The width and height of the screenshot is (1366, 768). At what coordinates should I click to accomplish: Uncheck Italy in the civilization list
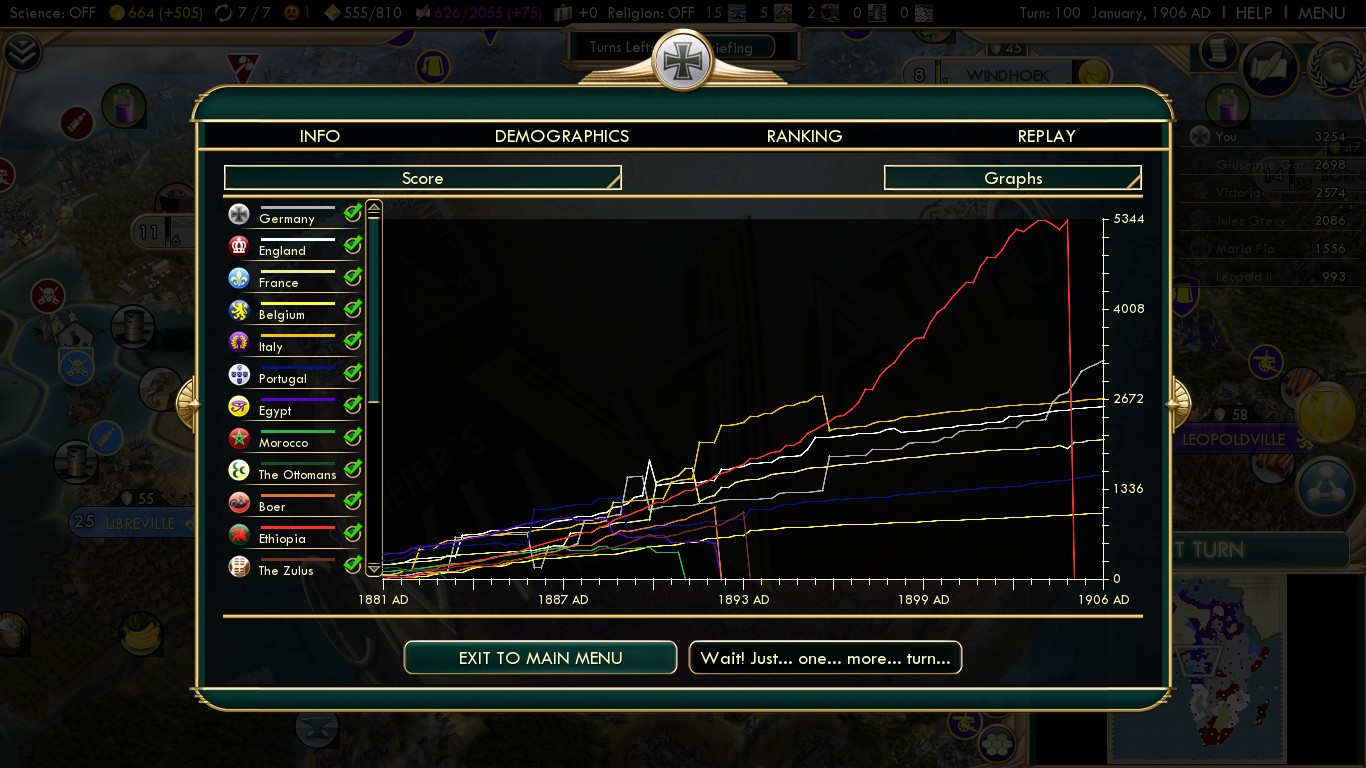pos(353,341)
